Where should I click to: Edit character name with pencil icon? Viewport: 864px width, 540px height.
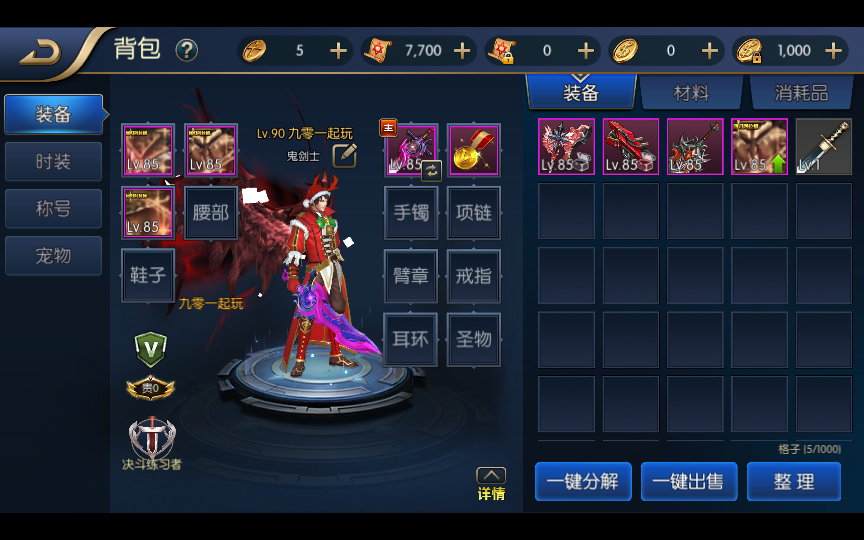345,154
